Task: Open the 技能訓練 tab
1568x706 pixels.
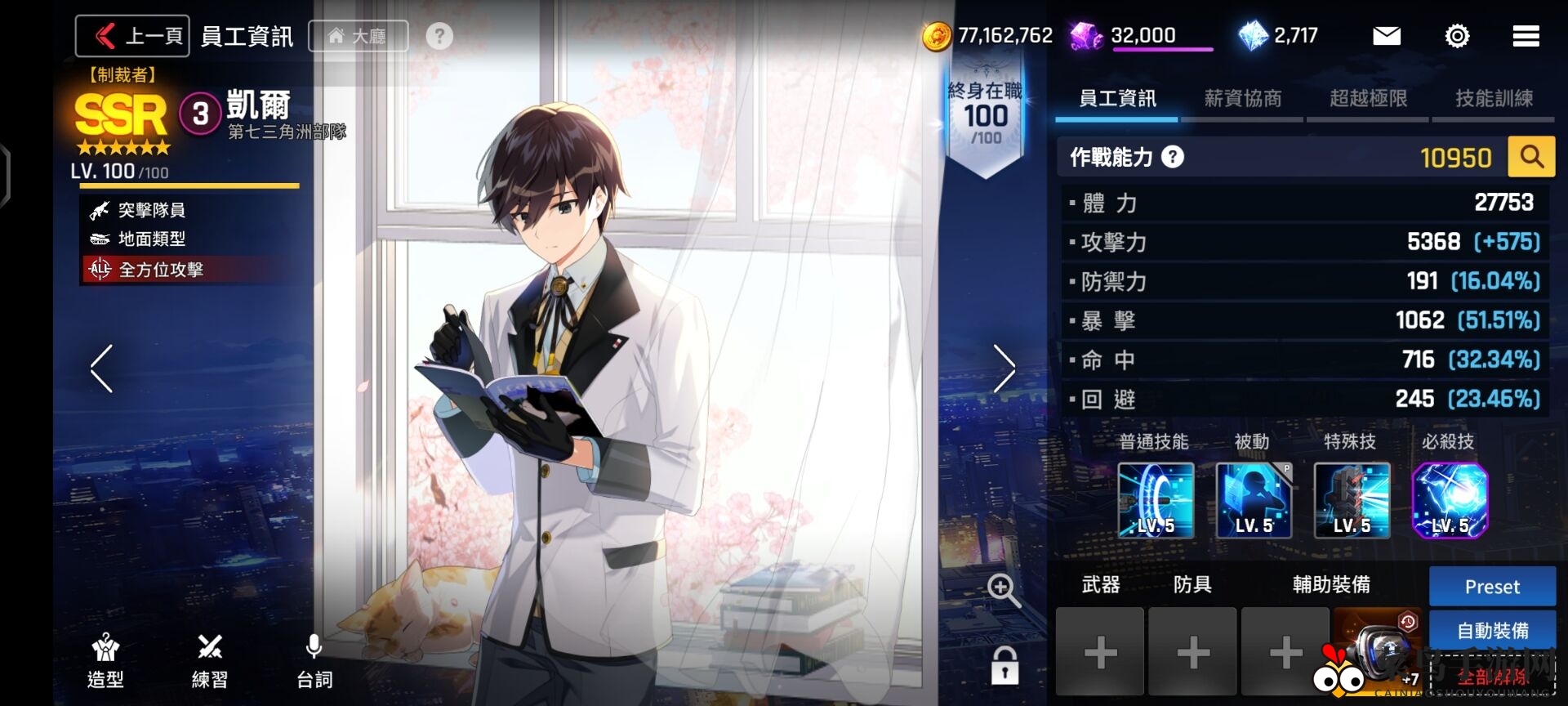Action: [x=1494, y=99]
